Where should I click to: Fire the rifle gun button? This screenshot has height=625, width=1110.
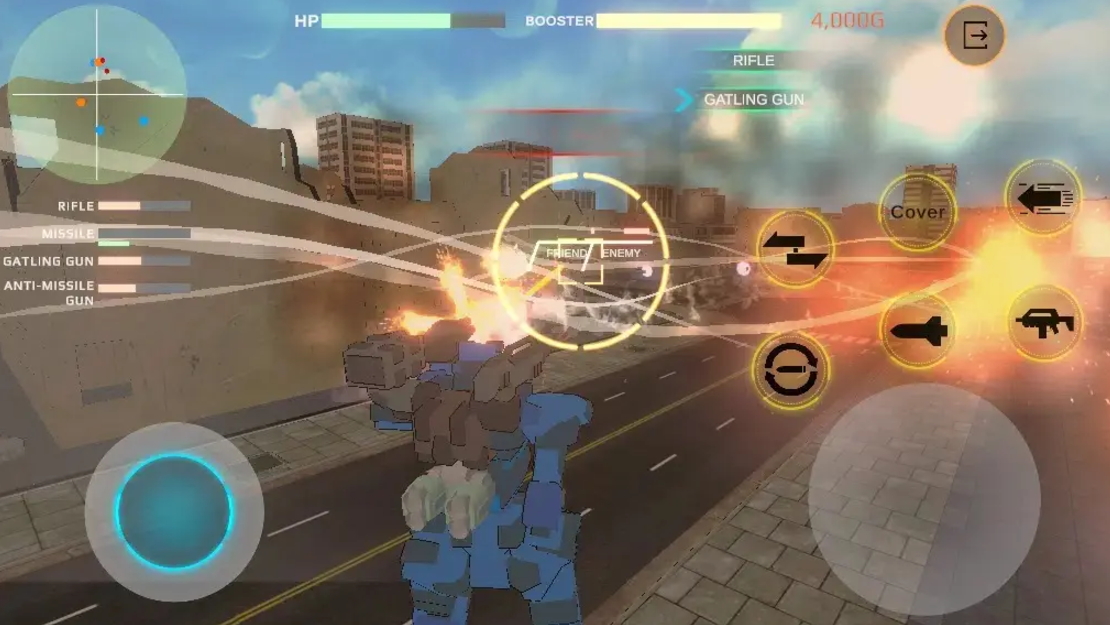(1044, 323)
